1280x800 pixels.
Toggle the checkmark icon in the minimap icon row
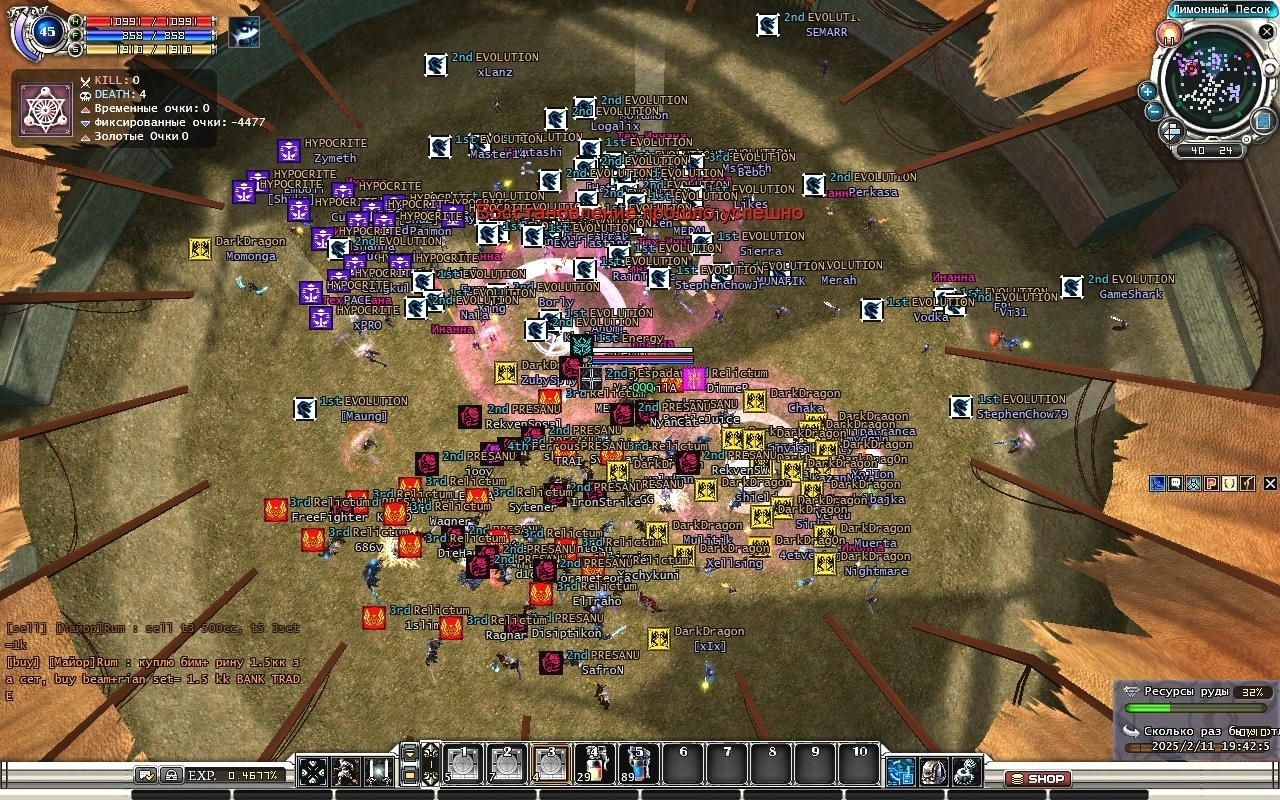[x=1246, y=483]
